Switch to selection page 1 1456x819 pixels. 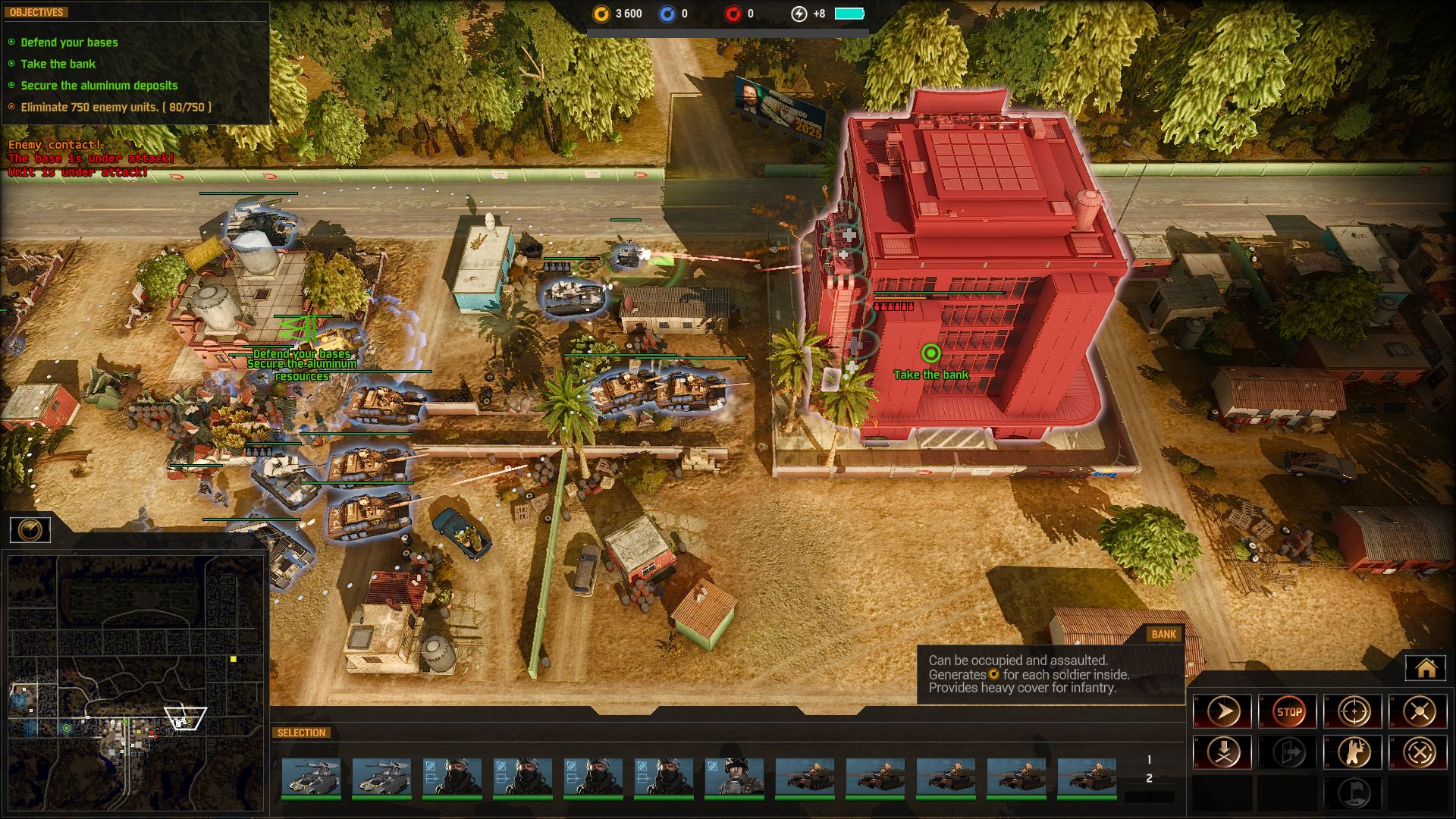click(1149, 759)
